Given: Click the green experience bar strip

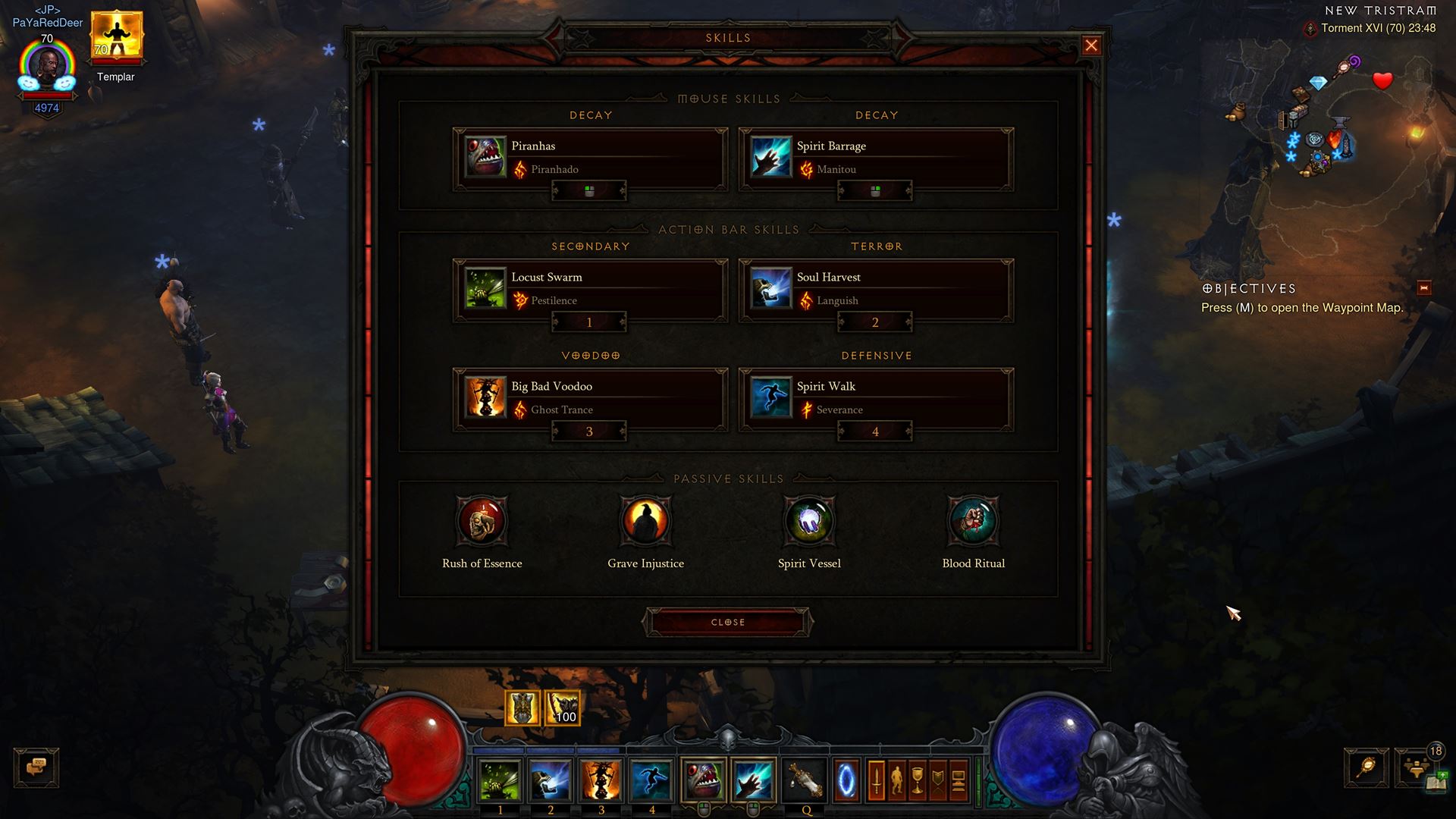Looking at the screenshot, I should point(978,781).
